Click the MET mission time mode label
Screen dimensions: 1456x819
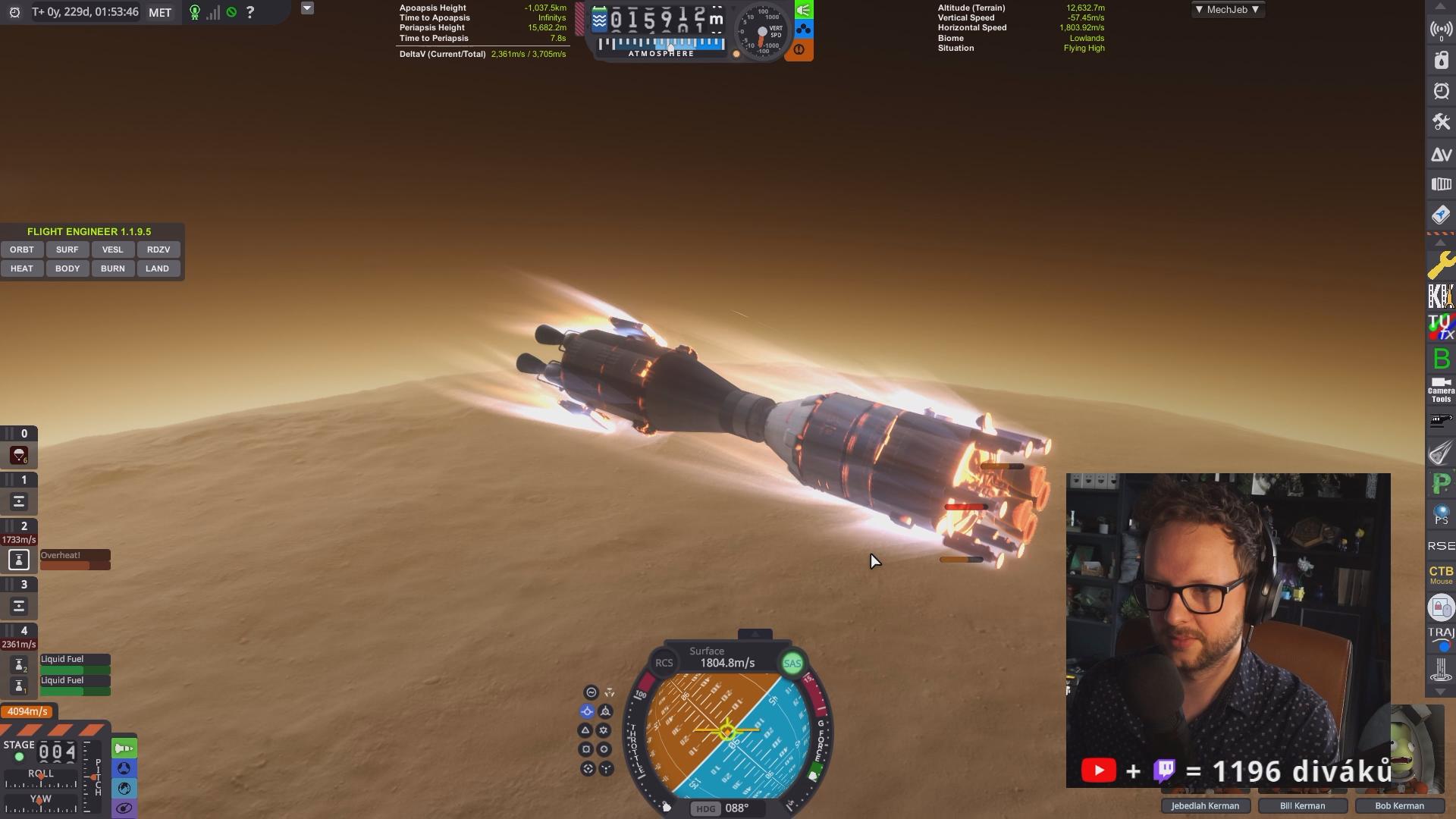tap(160, 12)
